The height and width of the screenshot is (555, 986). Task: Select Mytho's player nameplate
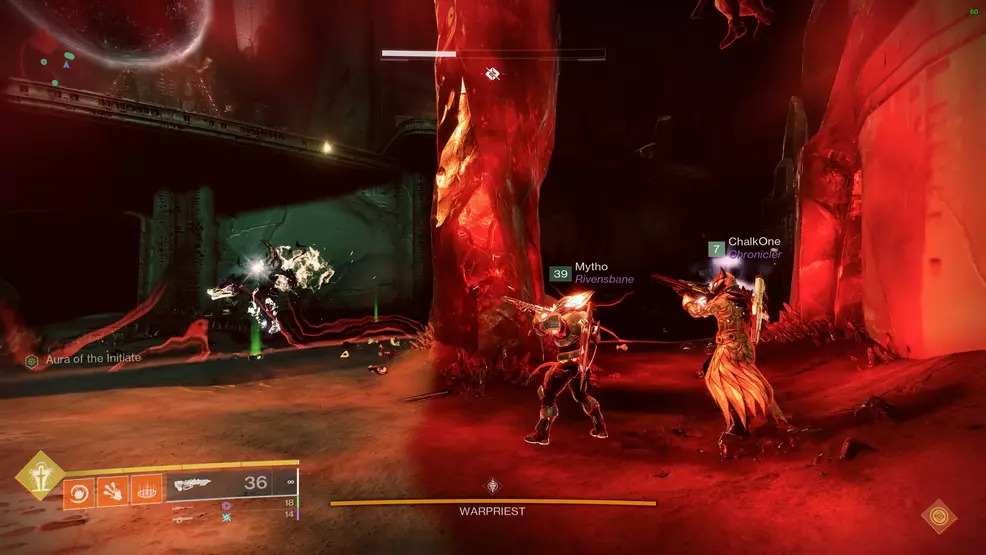[588, 273]
